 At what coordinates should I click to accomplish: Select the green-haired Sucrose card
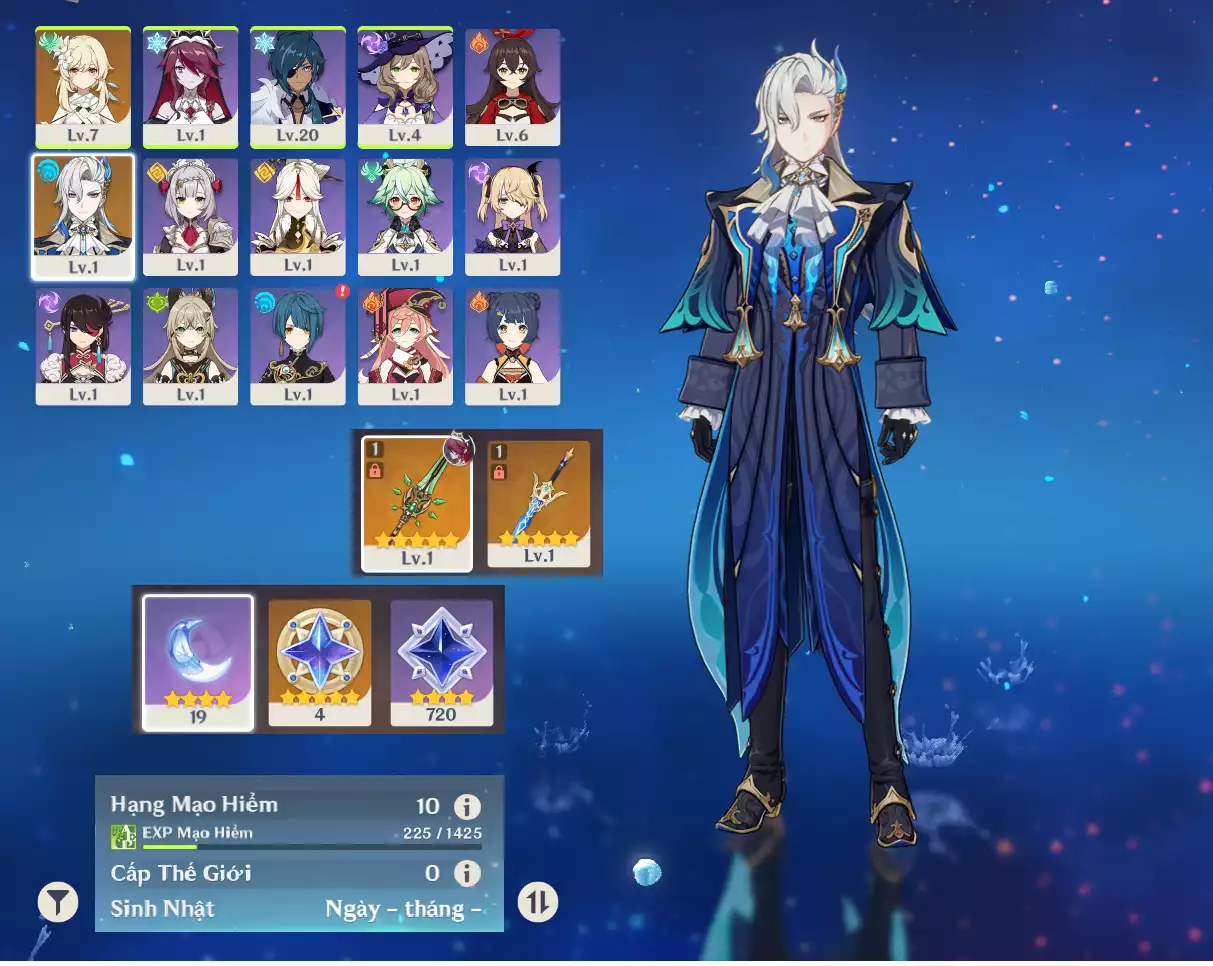pyautogui.click(x=405, y=216)
